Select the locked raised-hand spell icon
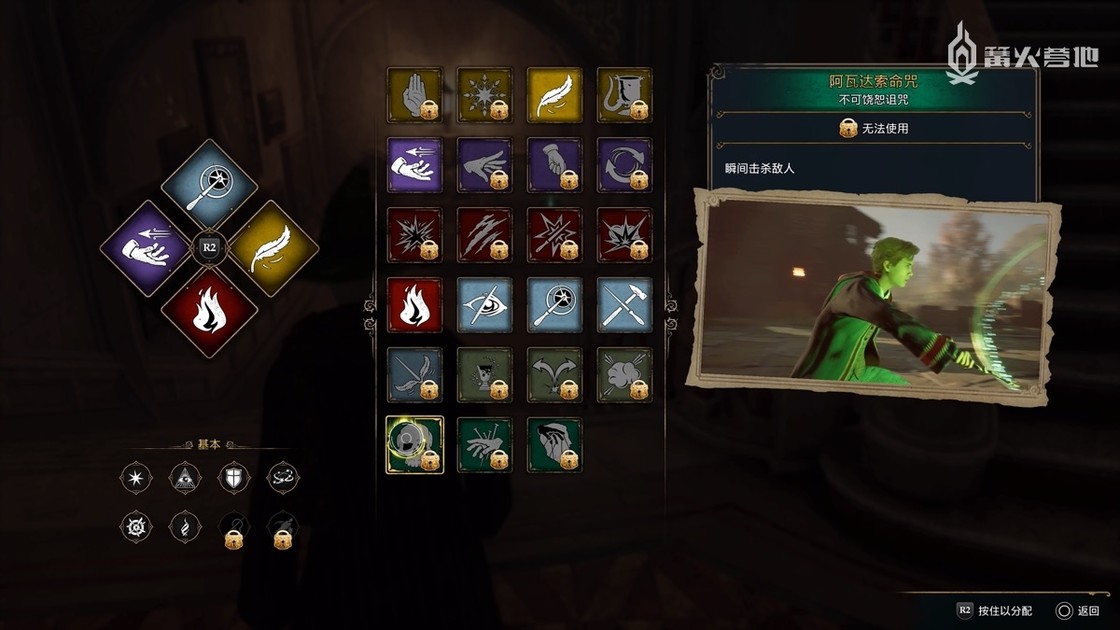 (414, 95)
